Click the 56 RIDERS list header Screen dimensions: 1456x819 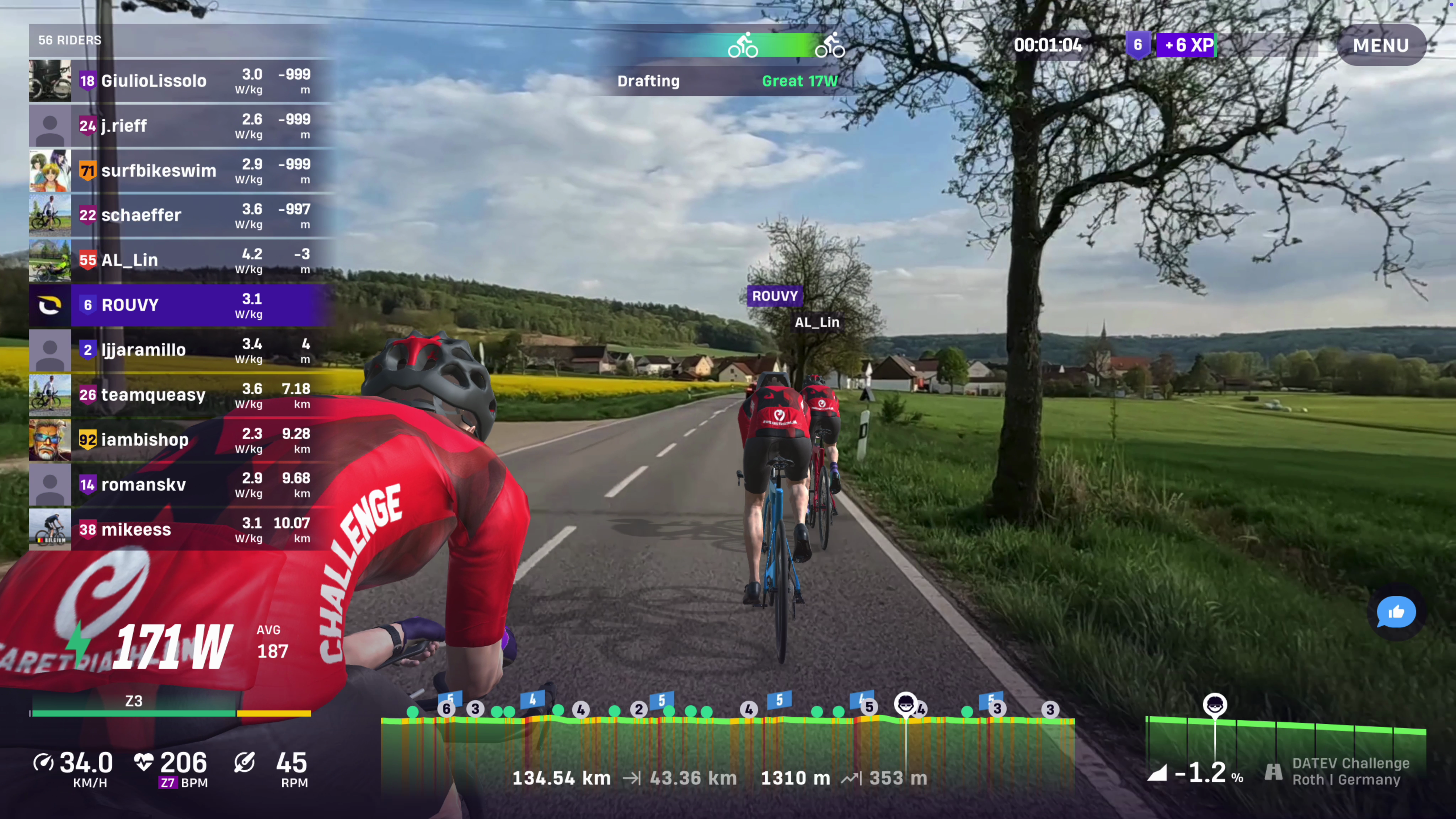(x=70, y=40)
